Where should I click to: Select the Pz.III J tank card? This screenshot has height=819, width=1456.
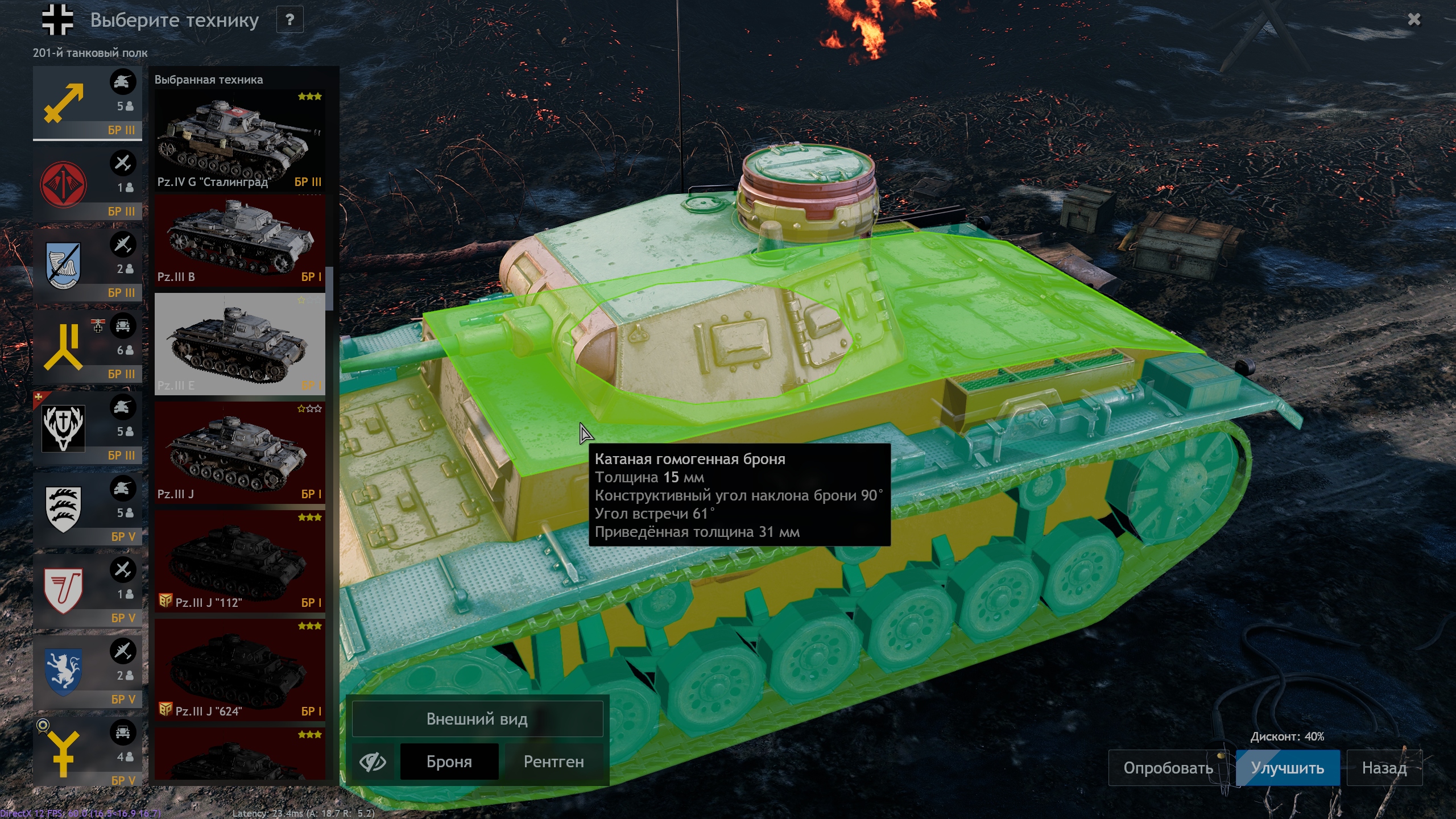pos(239,452)
